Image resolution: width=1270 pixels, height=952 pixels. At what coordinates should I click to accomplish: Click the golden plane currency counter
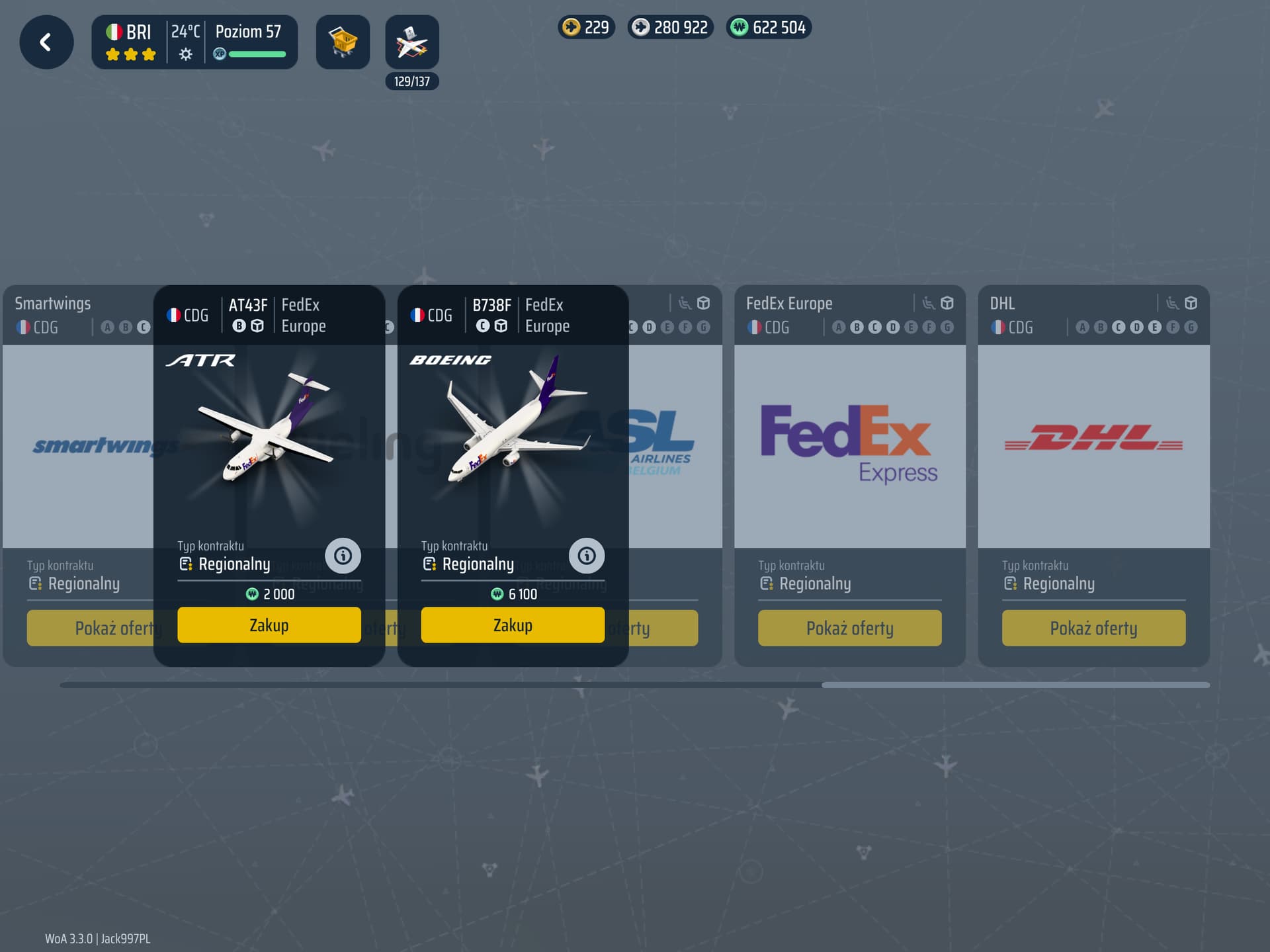586,28
